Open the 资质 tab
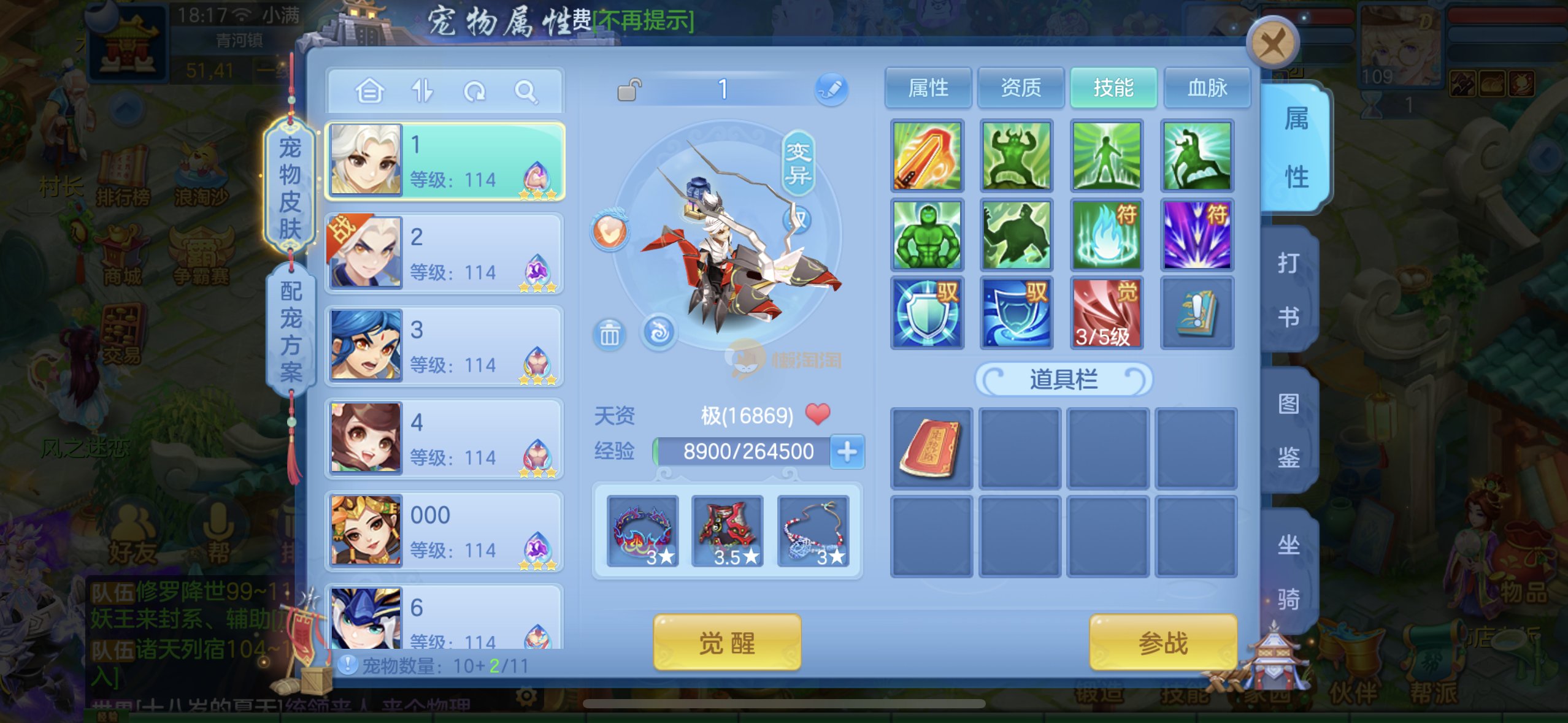 pos(1021,88)
